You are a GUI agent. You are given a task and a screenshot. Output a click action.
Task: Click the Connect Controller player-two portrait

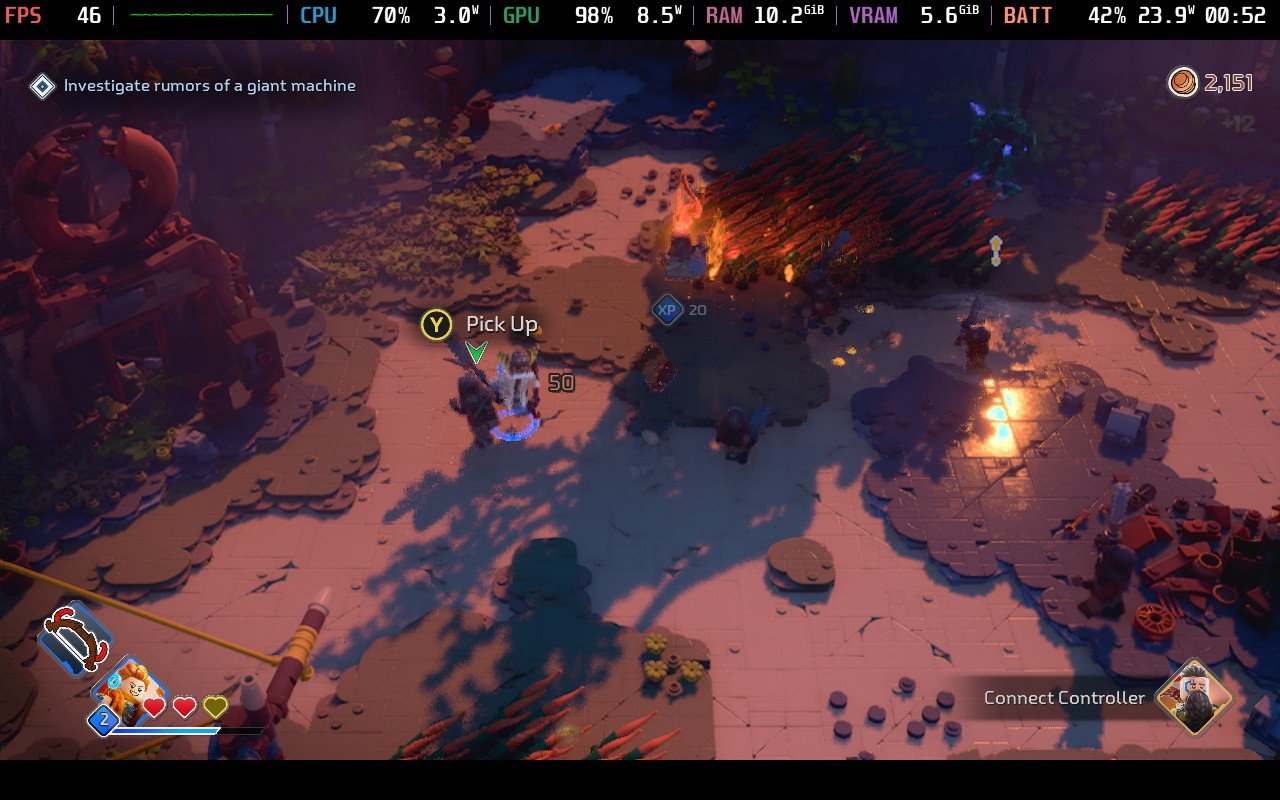(x=1193, y=698)
